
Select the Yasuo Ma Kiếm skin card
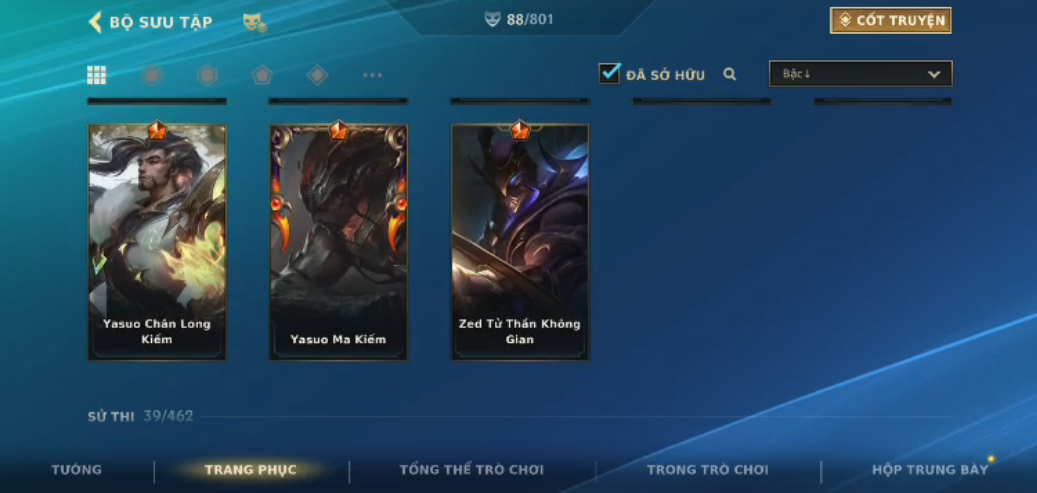[x=338, y=241]
